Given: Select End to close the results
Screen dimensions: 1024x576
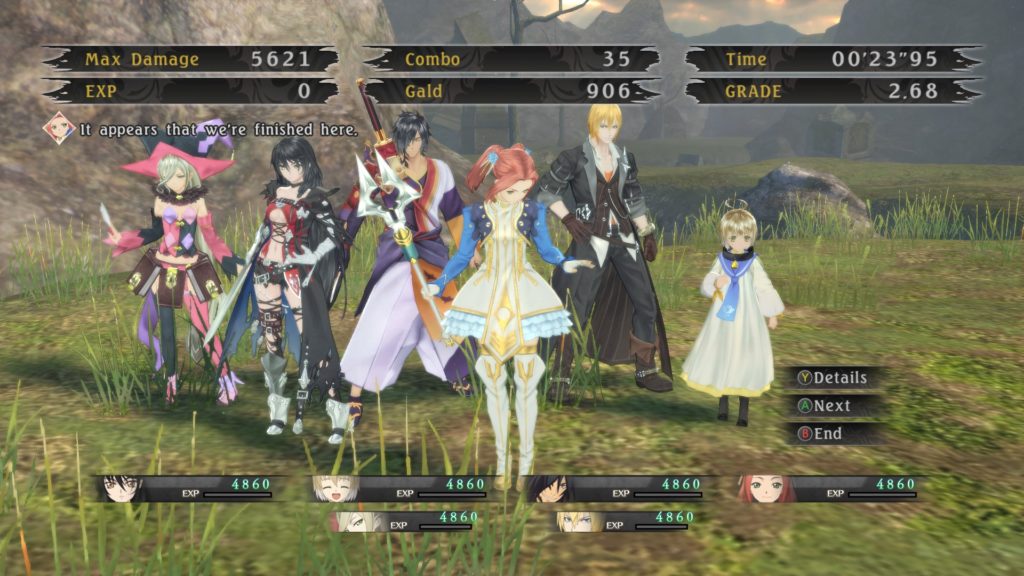Looking at the screenshot, I should click(x=826, y=434).
